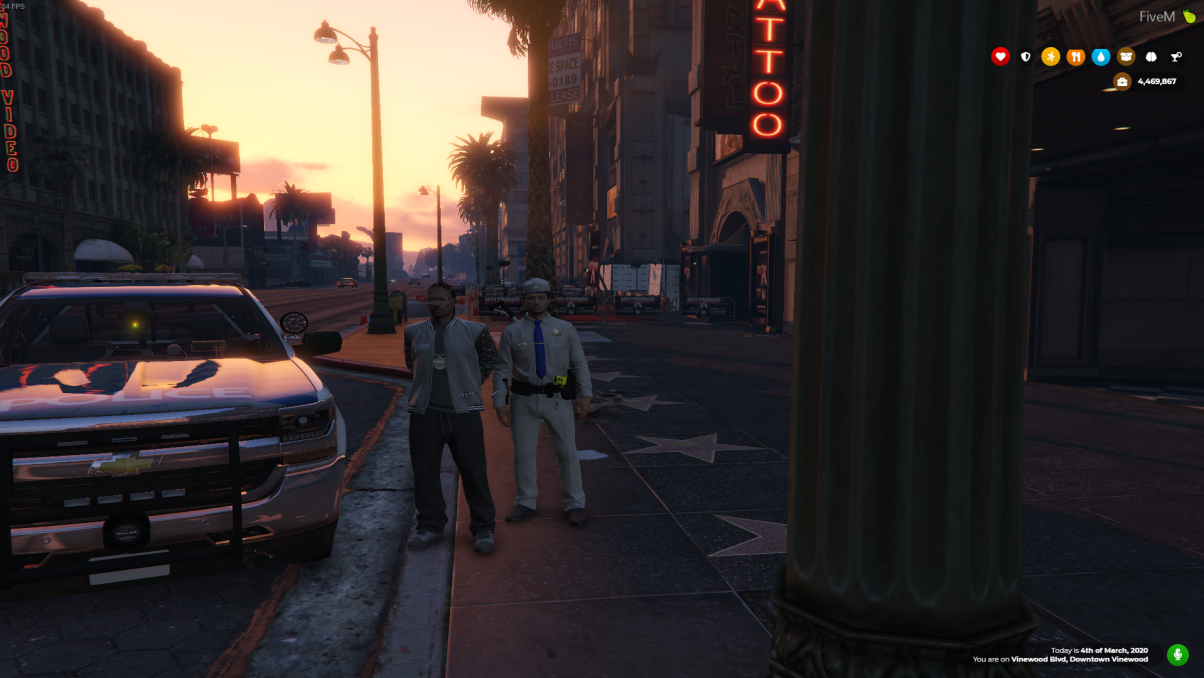Screen dimensions: 1204x678
Task: Toggle the green microphone voice button
Action: tap(1178, 655)
